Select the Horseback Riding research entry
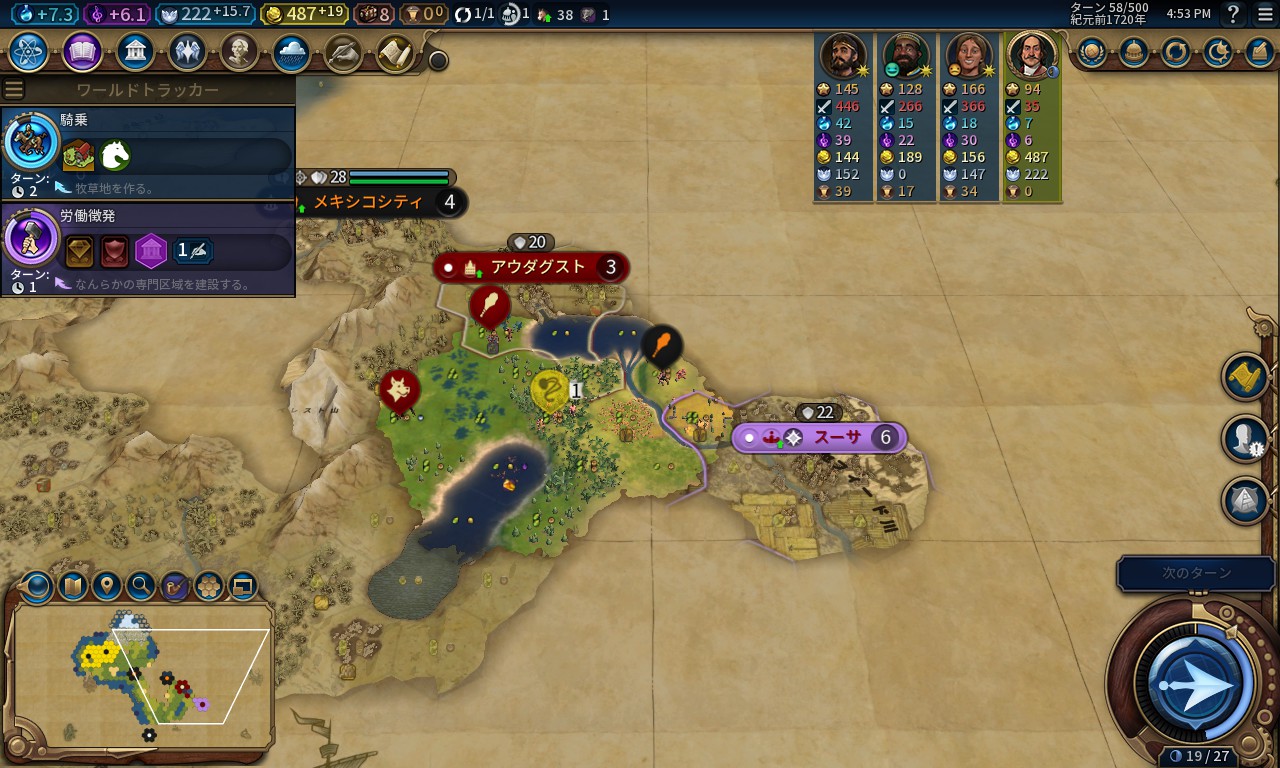The image size is (1280, 768). point(148,152)
